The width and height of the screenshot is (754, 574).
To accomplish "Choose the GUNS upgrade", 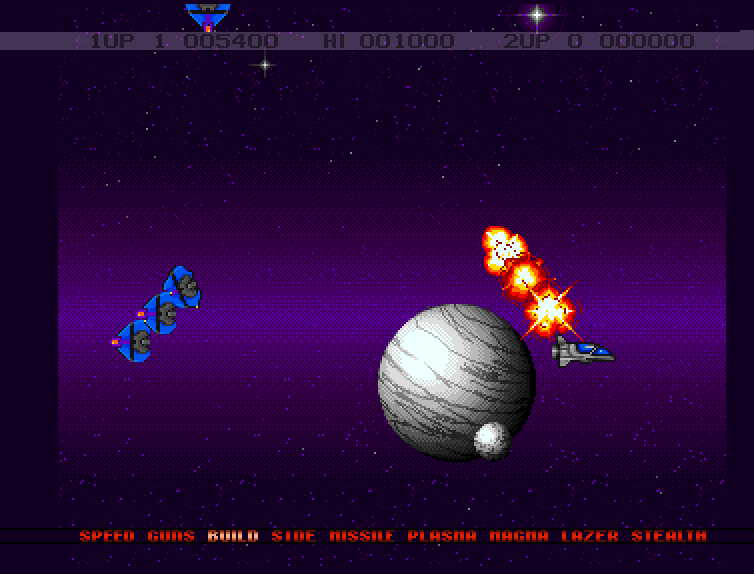I will click(171, 536).
